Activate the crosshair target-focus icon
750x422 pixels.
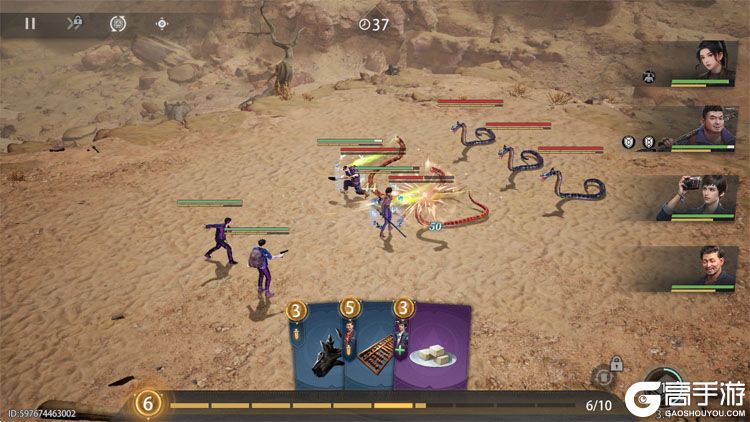click(x=162, y=23)
